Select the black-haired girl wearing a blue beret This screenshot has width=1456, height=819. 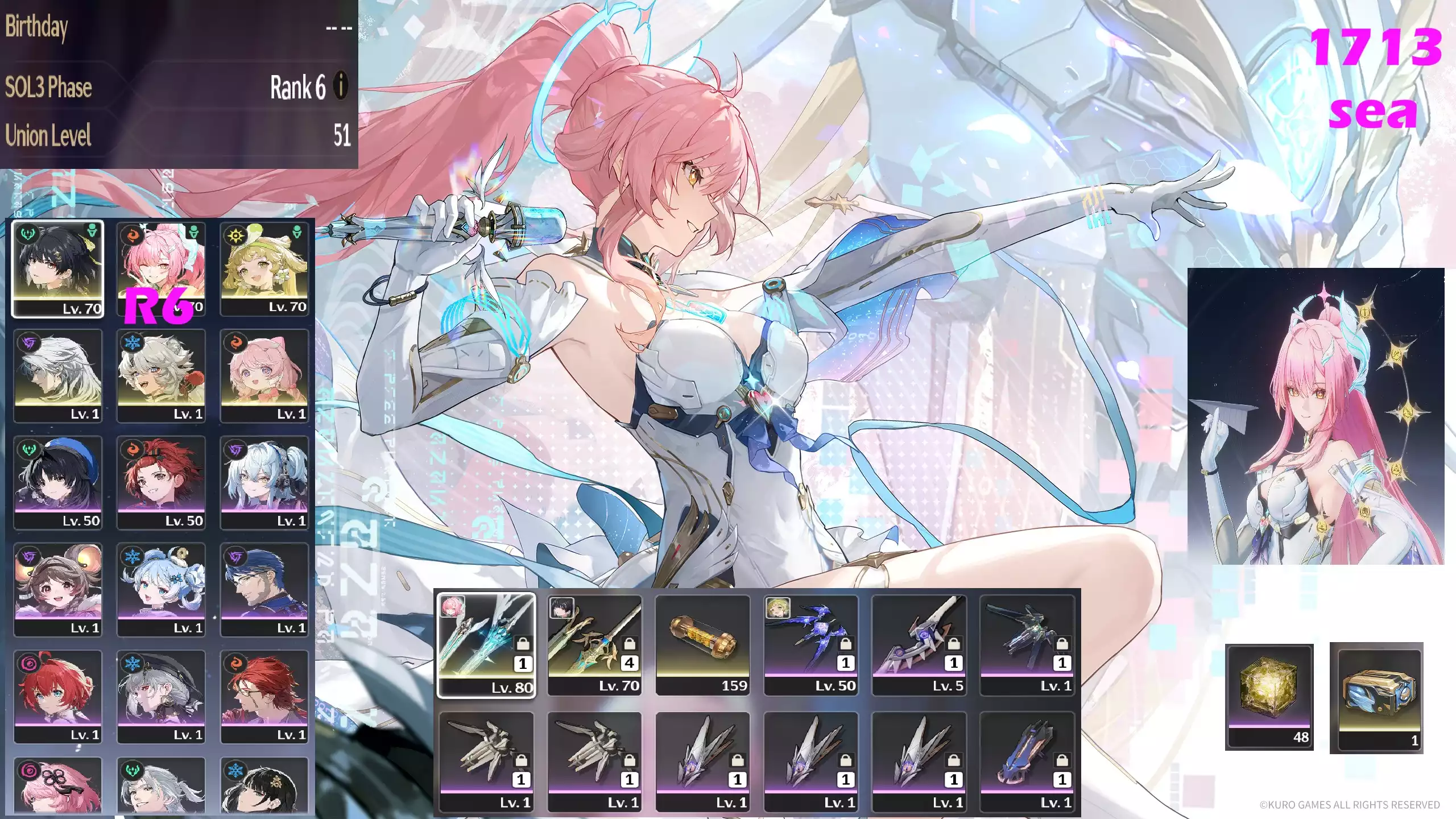(x=58, y=482)
